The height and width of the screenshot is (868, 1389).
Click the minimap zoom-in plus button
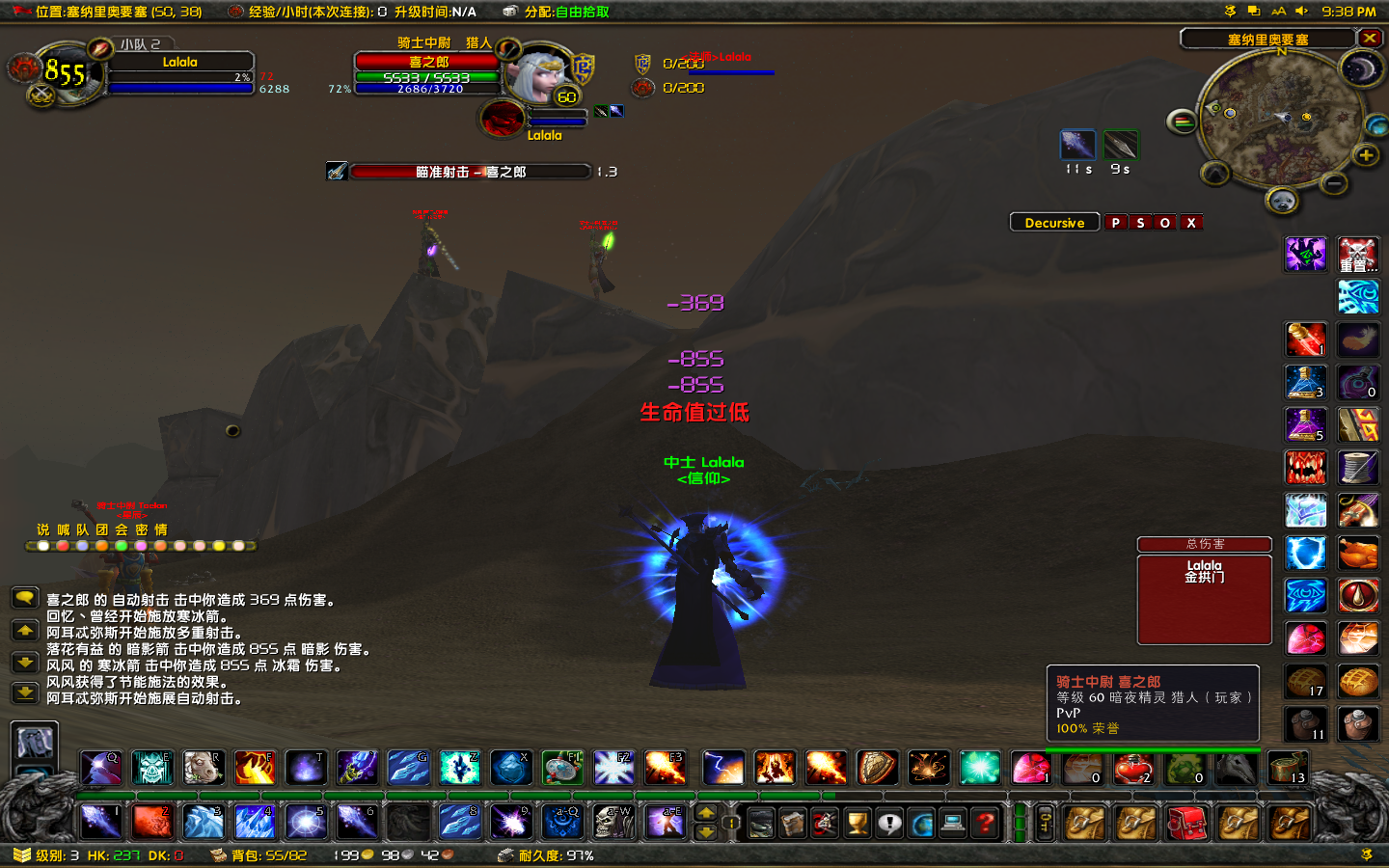pos(1368,154)
